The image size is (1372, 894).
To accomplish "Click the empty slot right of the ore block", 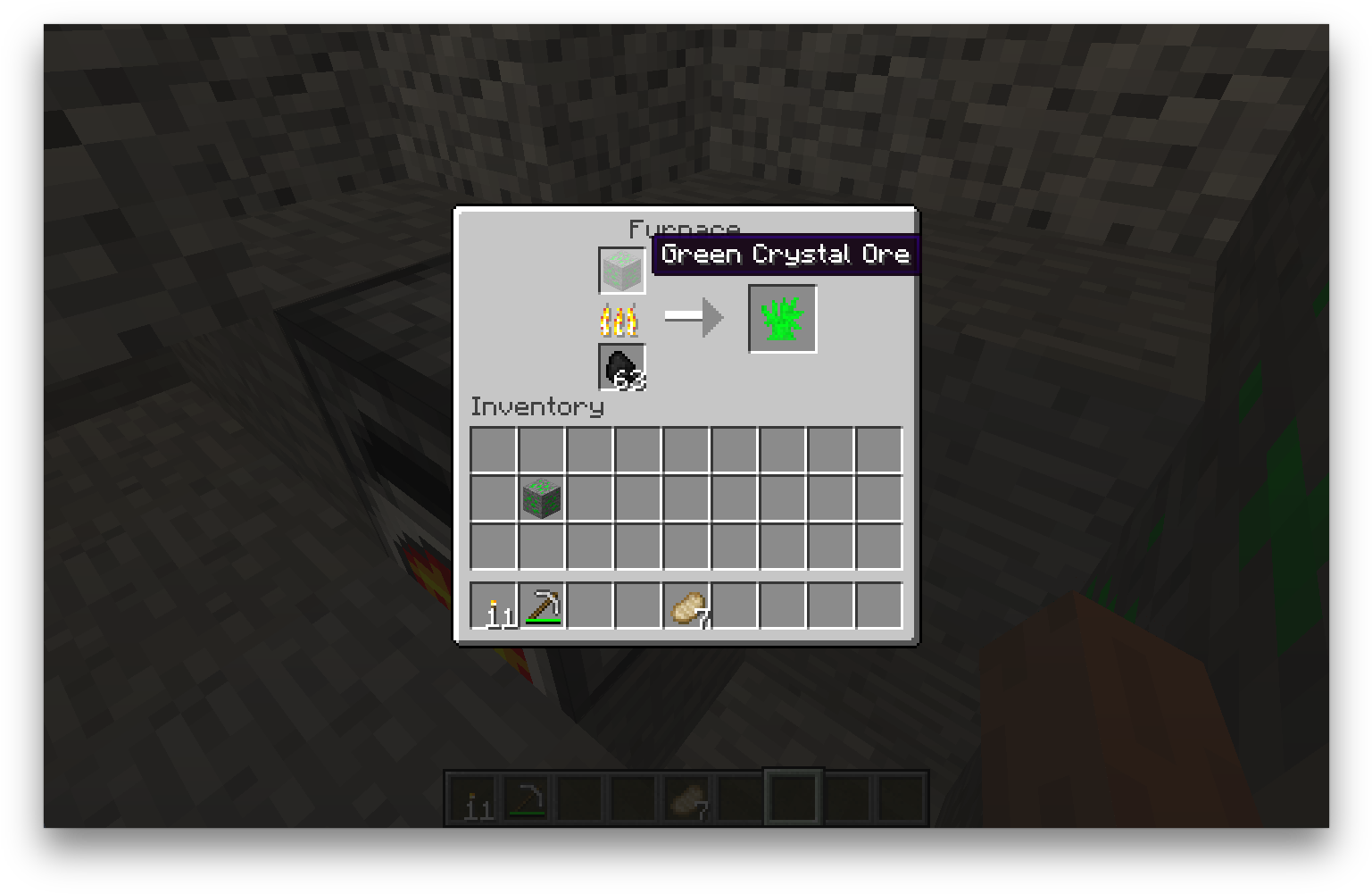I will click(589, 498).
